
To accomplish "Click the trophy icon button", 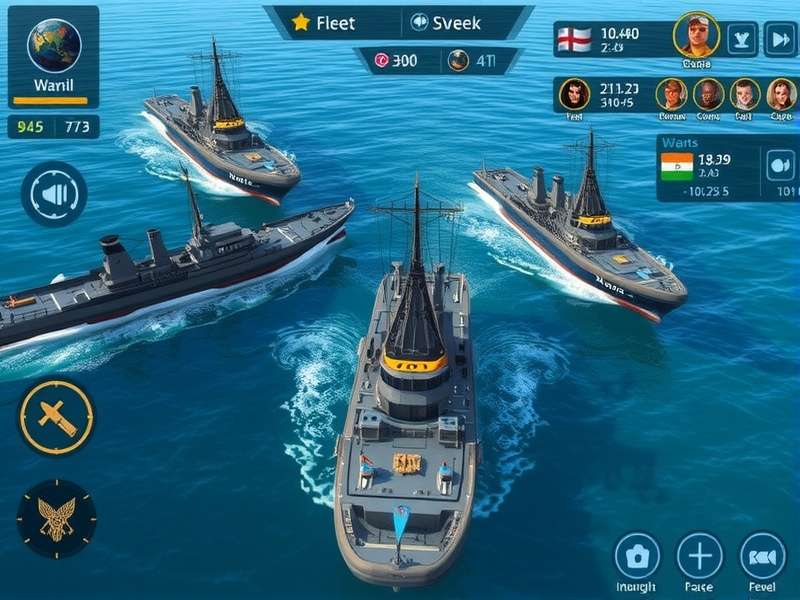I will (742, 39).
